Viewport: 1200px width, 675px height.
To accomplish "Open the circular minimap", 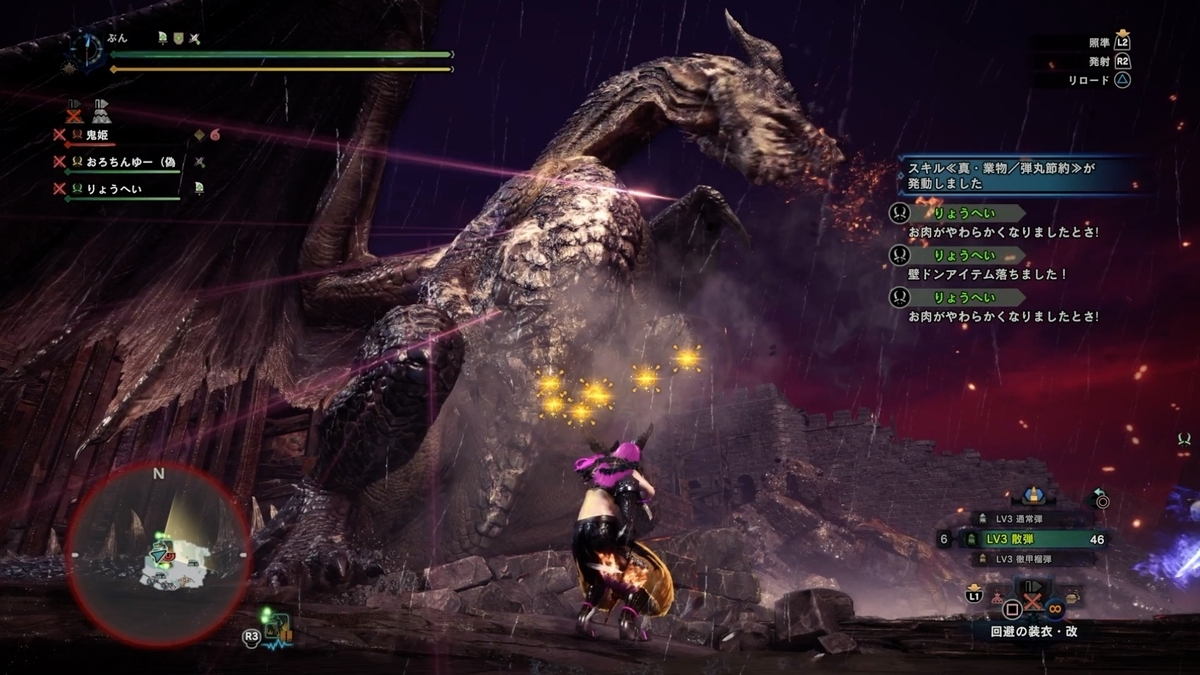I will pos(158,555).
